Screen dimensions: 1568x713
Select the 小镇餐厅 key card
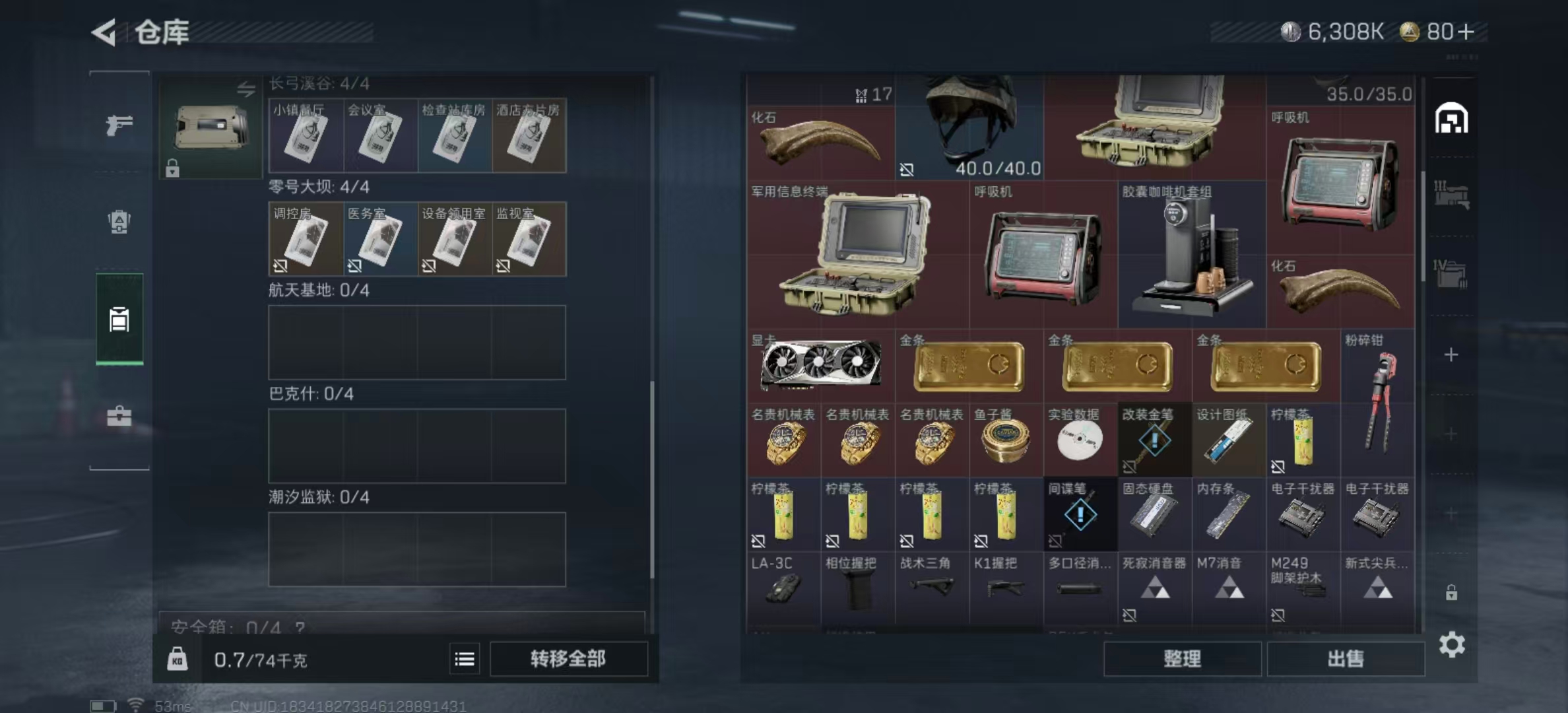click(305, 135)
